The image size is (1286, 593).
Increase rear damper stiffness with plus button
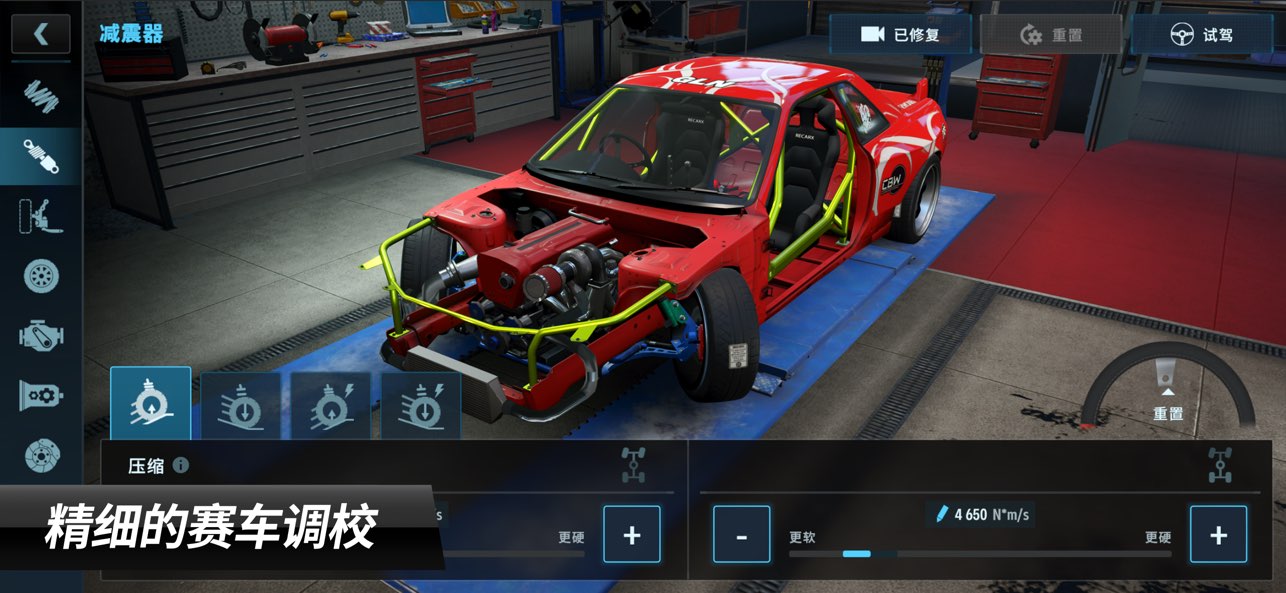(1218, 534)
